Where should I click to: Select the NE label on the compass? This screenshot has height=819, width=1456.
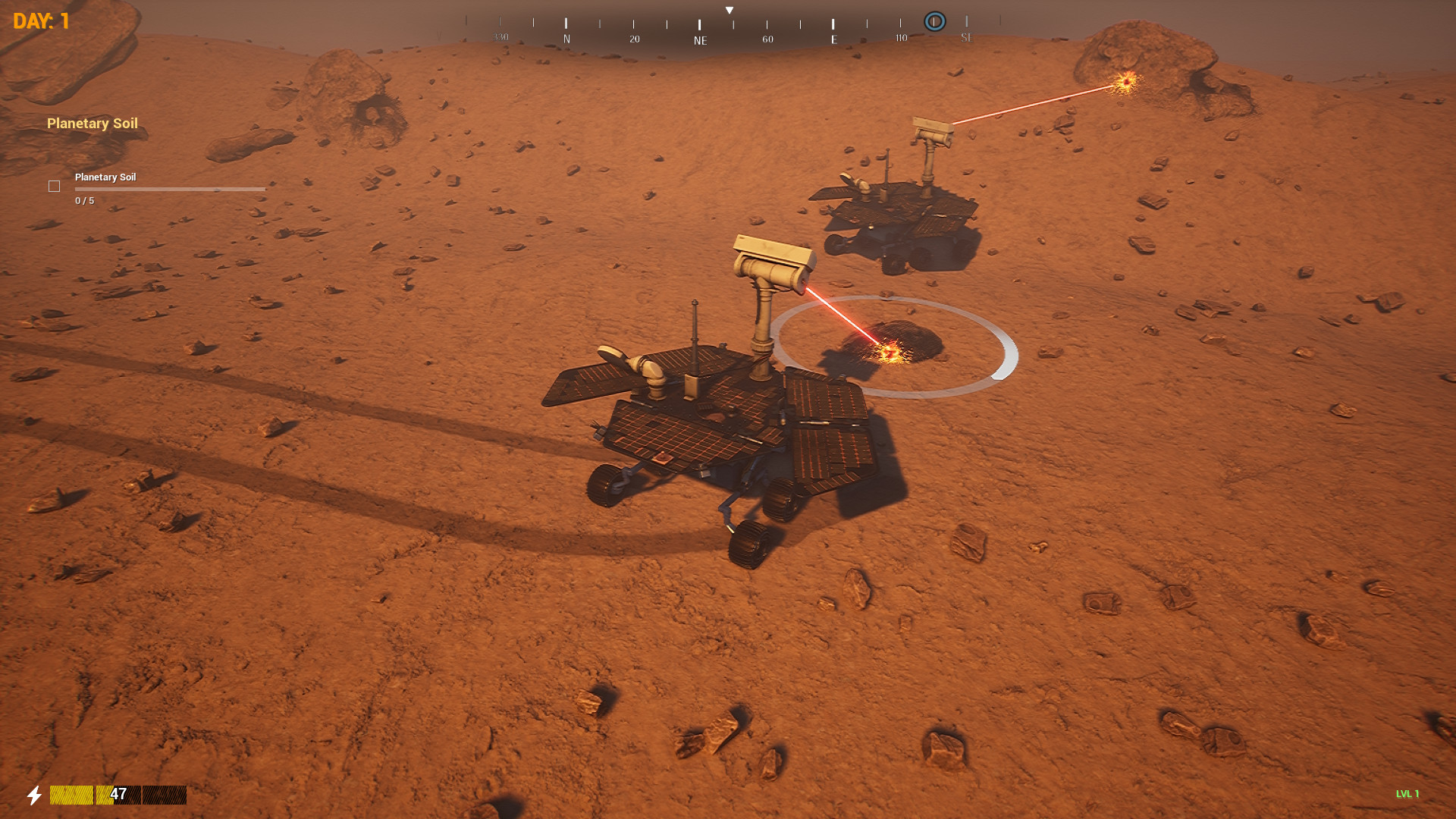click(x=699, y=38)
